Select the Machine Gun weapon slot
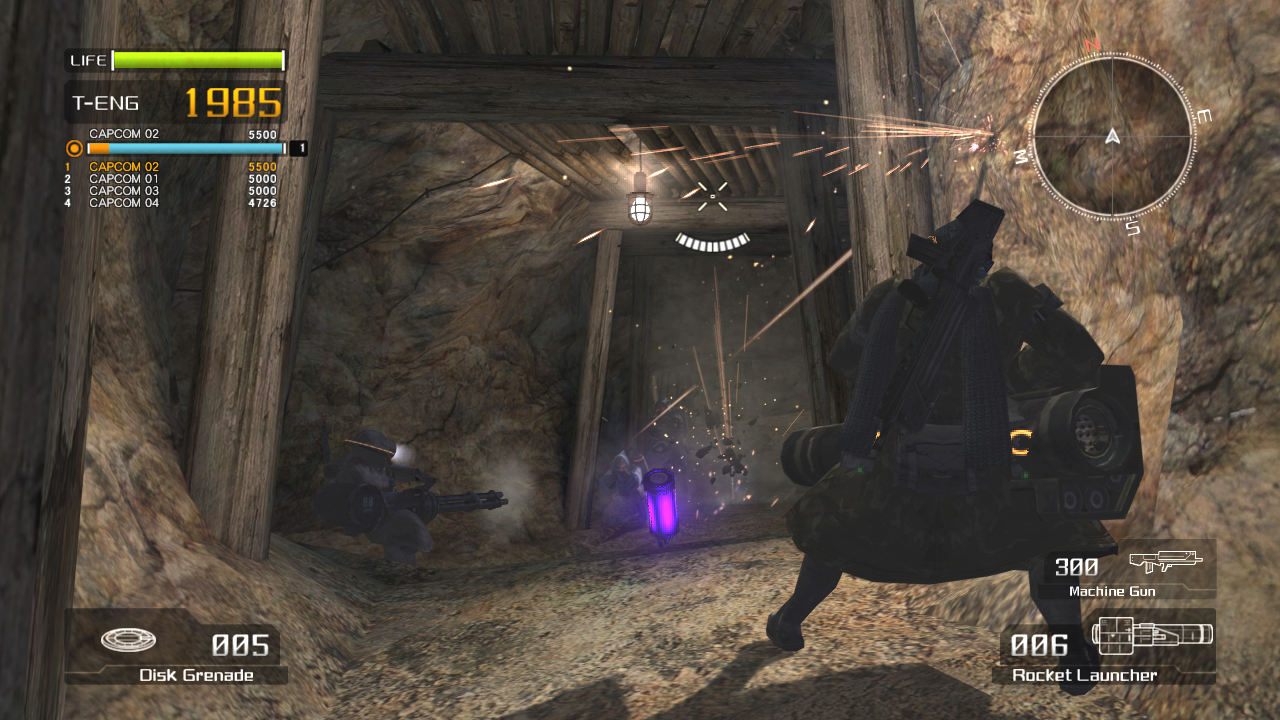 tap(1126, 569)
